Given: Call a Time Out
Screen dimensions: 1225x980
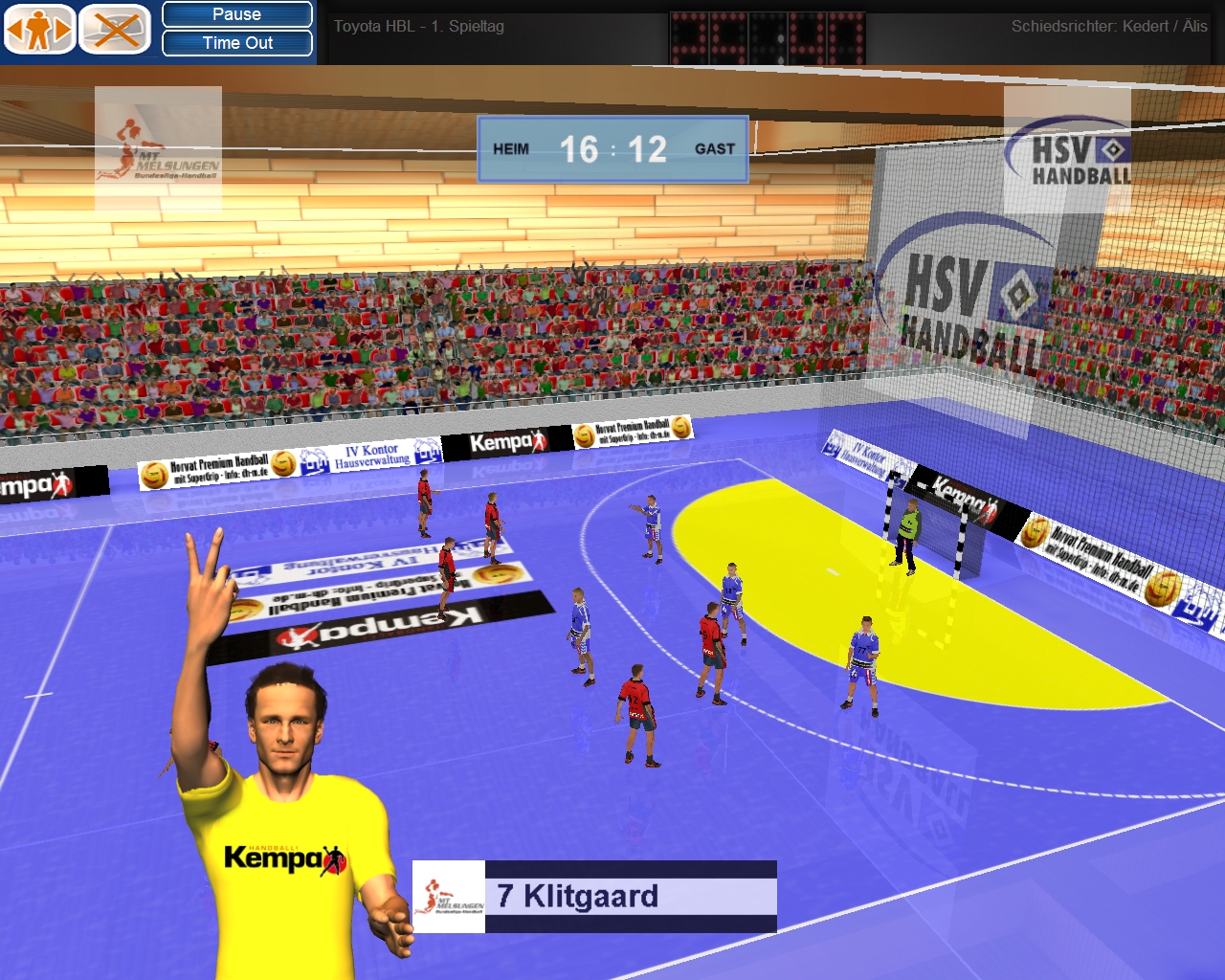Looking at the screenshot, I should tap(236, 43).
